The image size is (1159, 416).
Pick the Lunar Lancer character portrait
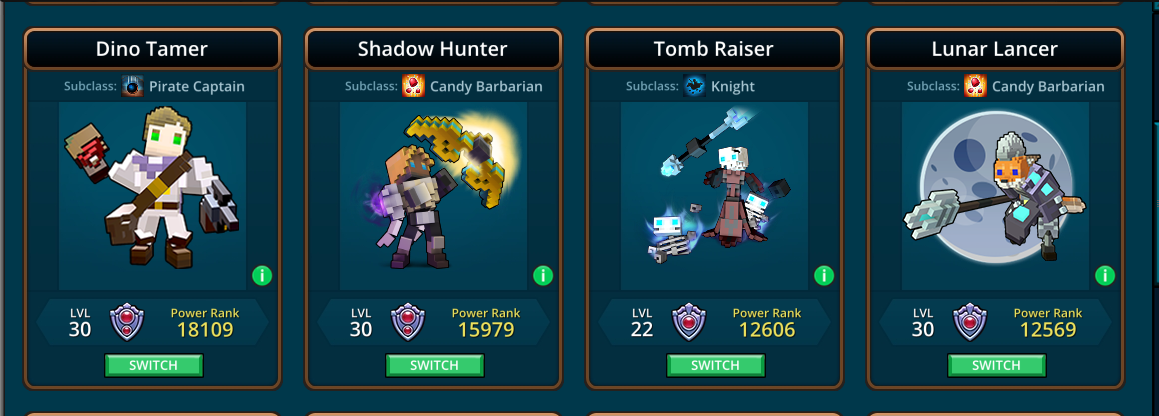[x=995, y=195]
